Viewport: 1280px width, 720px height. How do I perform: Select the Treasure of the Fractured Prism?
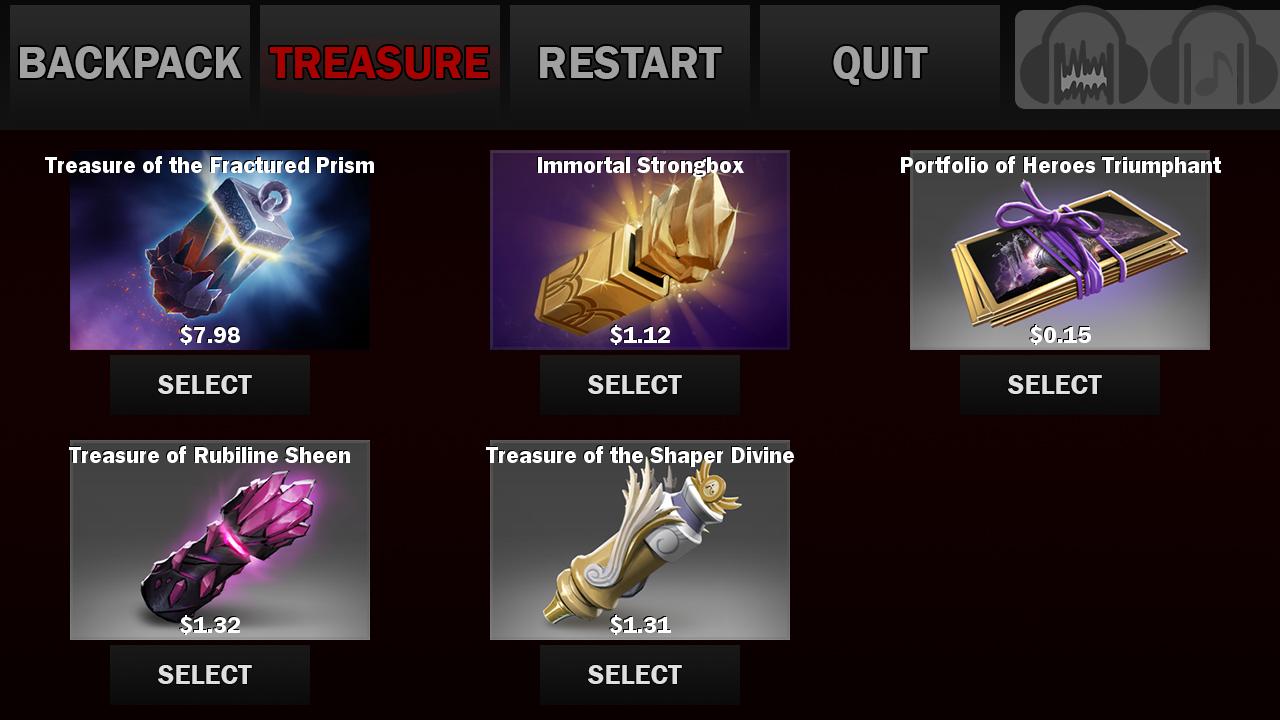tap(209, 384)
